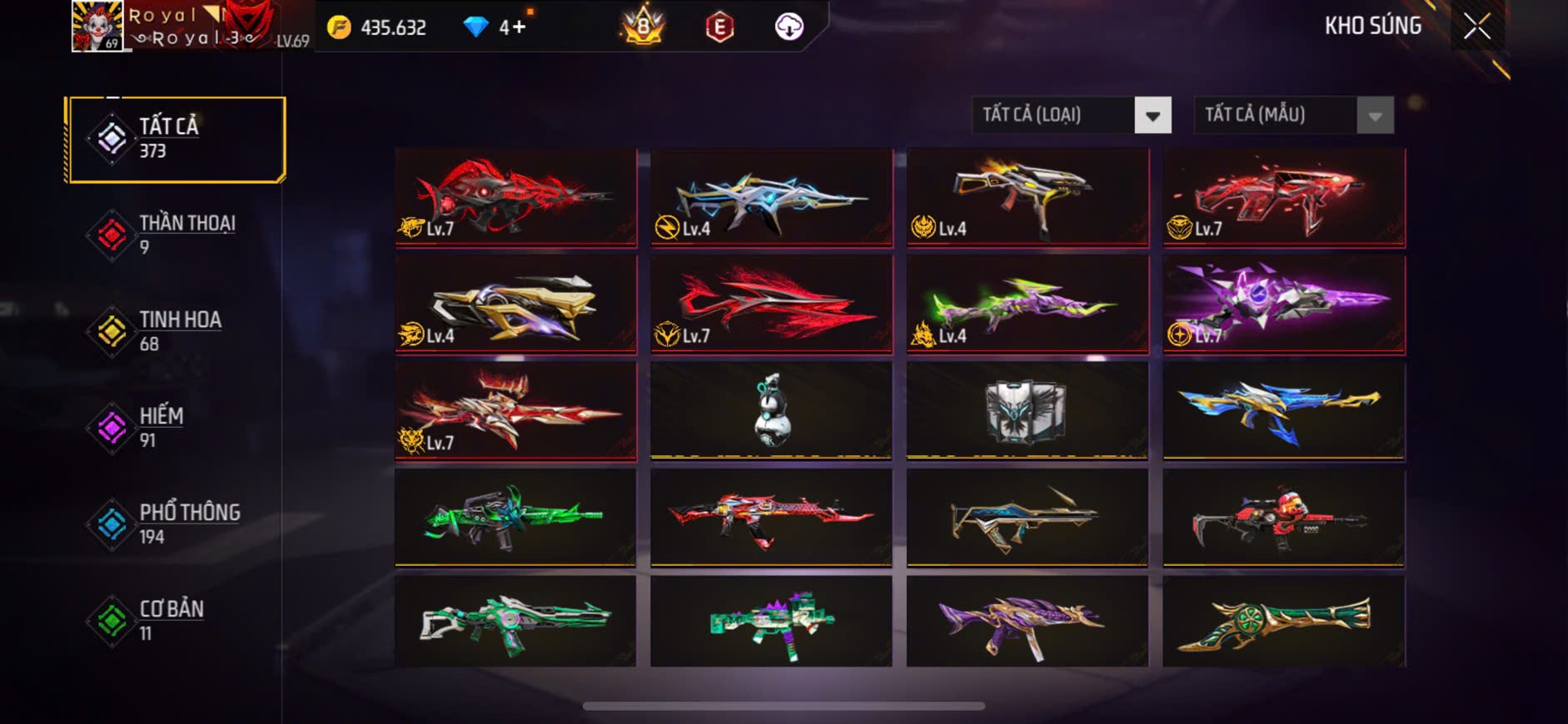Click the player avatar portrait
Screen dimensions: 1568x724
click(97, 27)
